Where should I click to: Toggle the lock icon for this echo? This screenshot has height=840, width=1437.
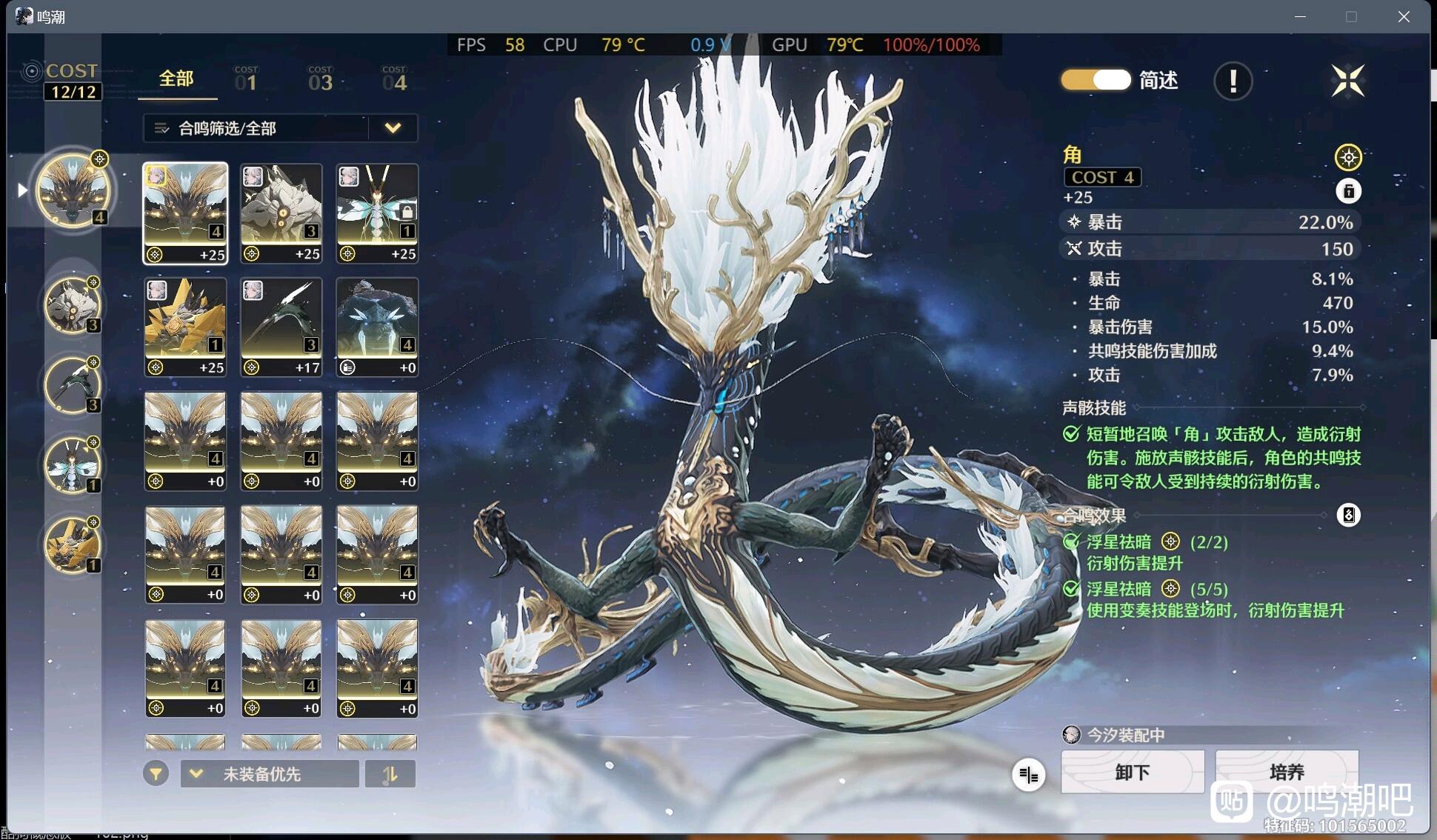(x=1348, y=191)
